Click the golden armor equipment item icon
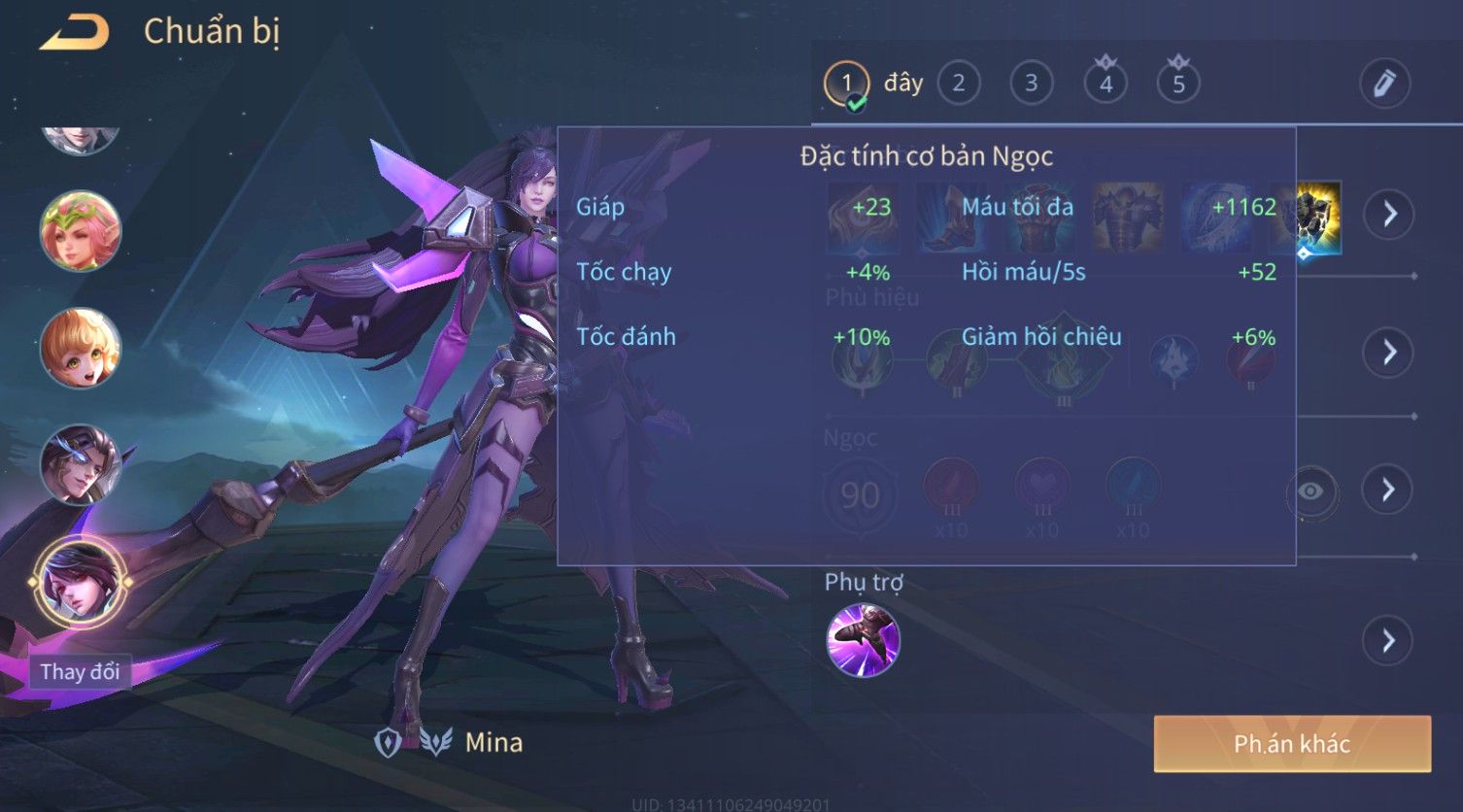The width and height of the screenshot is (1463, 812). [1319, 217]
